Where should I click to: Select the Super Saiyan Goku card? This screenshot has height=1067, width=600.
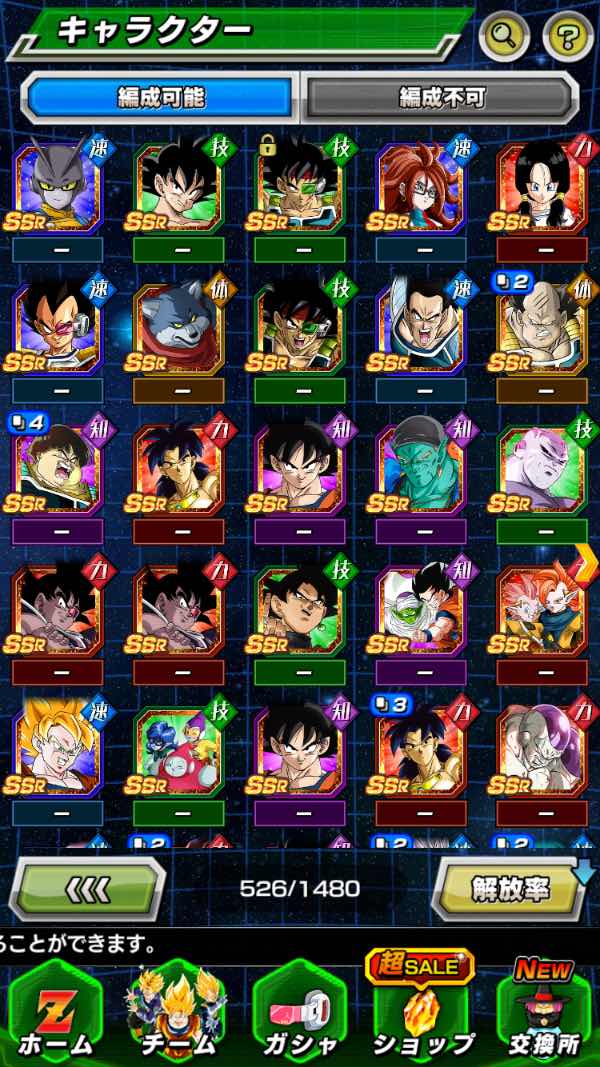pyautogui.click(x=57, y=752)
